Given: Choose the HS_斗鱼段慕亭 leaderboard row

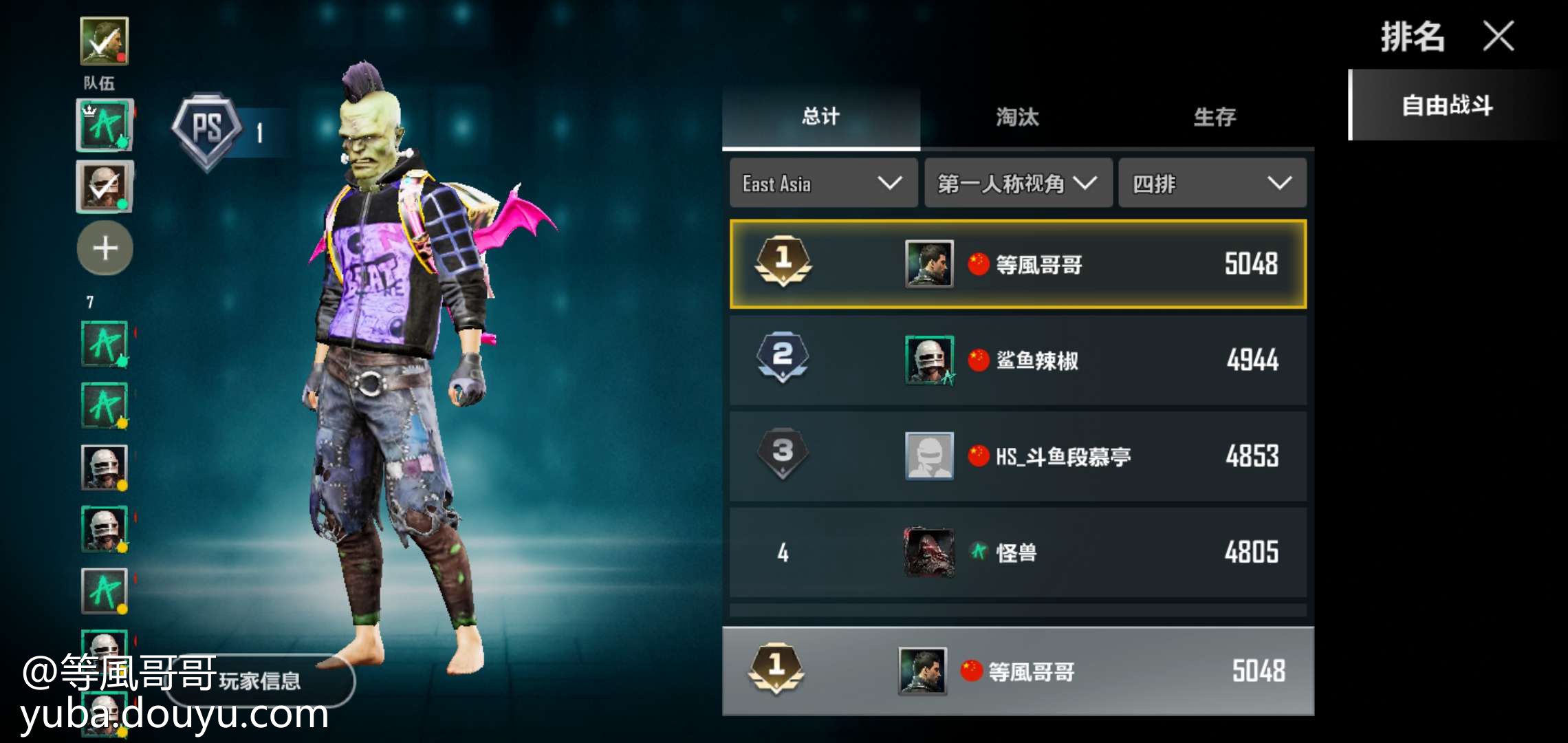Looking at the screenshot, I should 1017,456.
